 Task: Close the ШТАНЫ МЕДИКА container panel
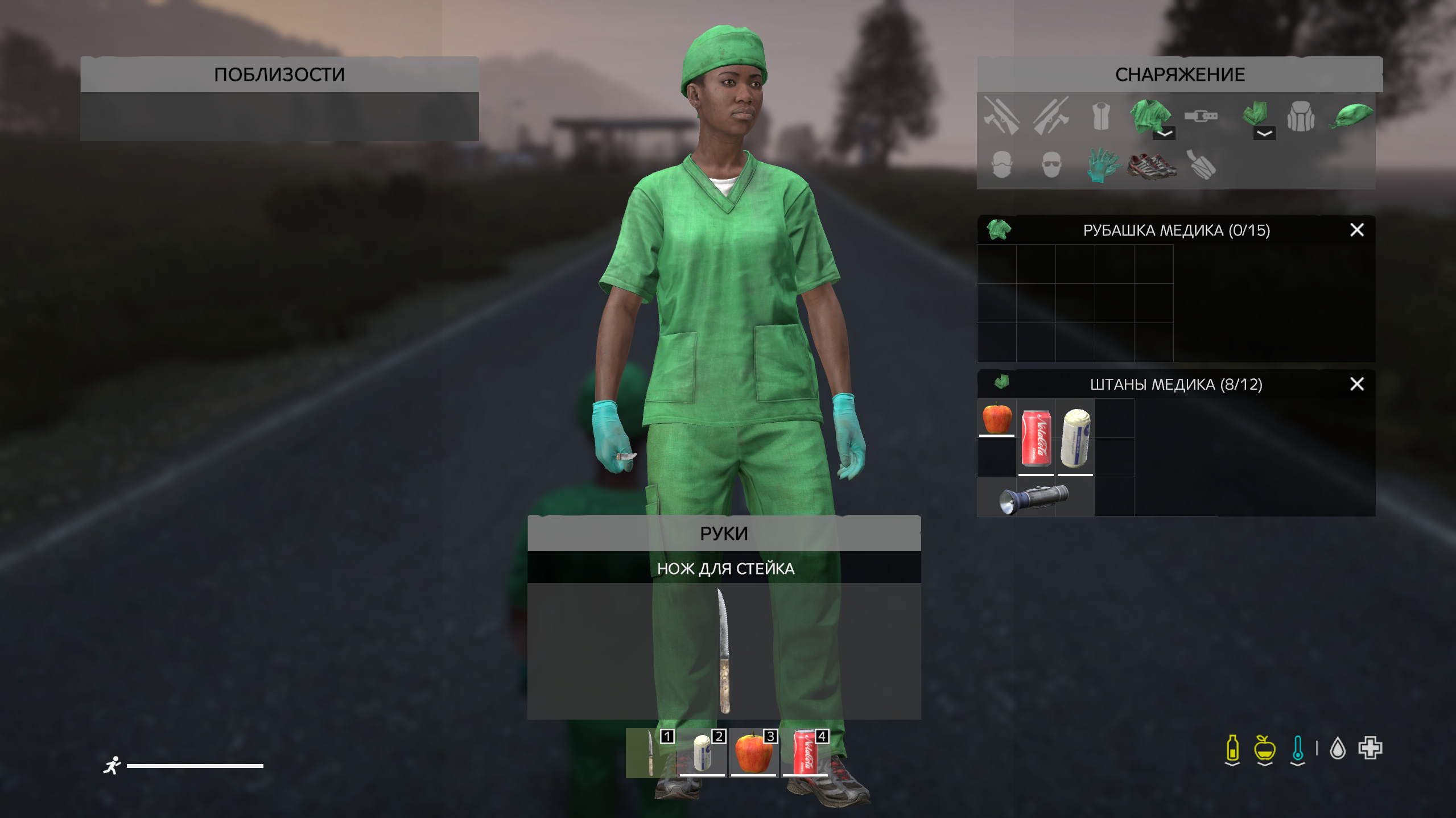1357,384
